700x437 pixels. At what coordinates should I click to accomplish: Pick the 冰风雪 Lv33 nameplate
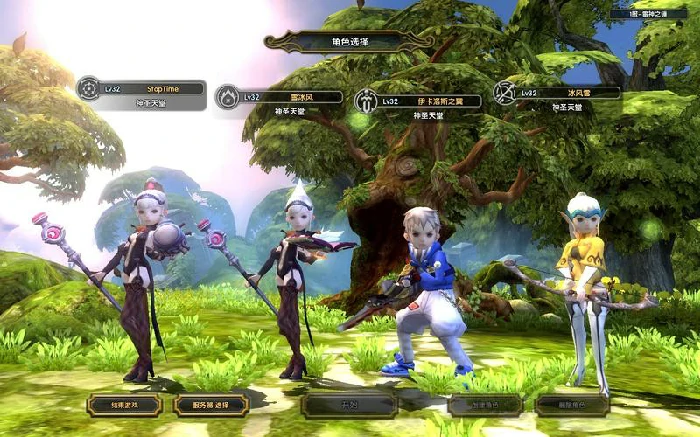tap(558, 93)
